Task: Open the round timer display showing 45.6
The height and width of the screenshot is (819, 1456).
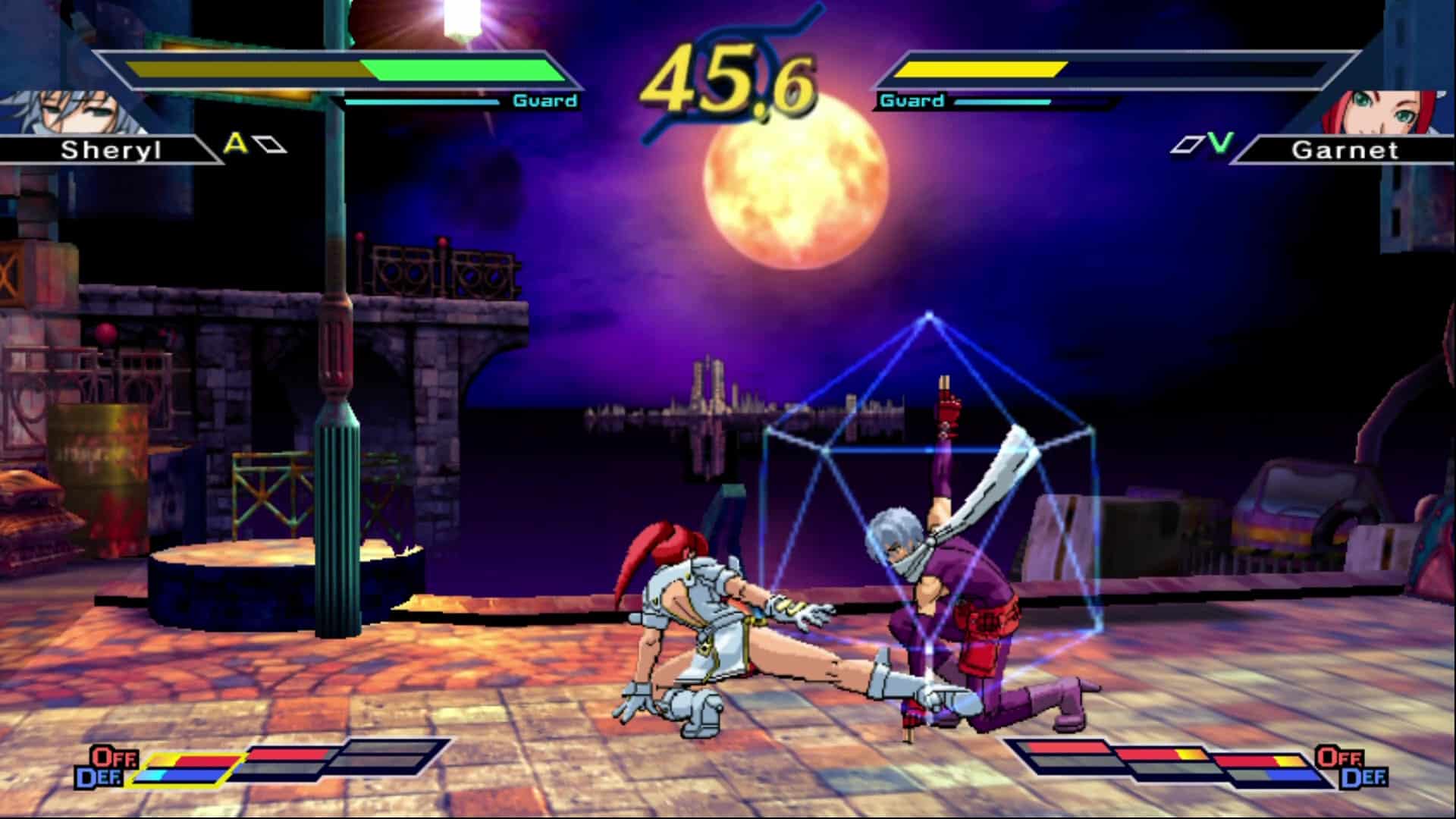Action: pyautogui.click(x=730, y=76)
